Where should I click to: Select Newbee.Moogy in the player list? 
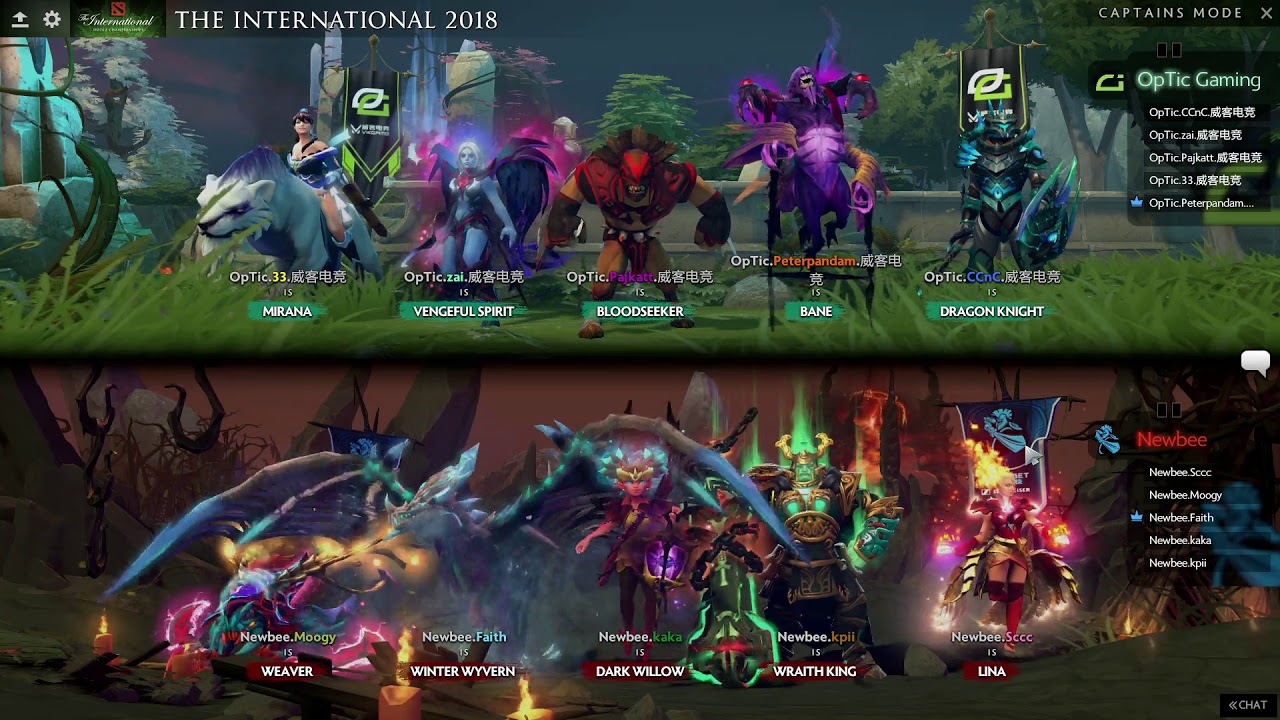1185,495
